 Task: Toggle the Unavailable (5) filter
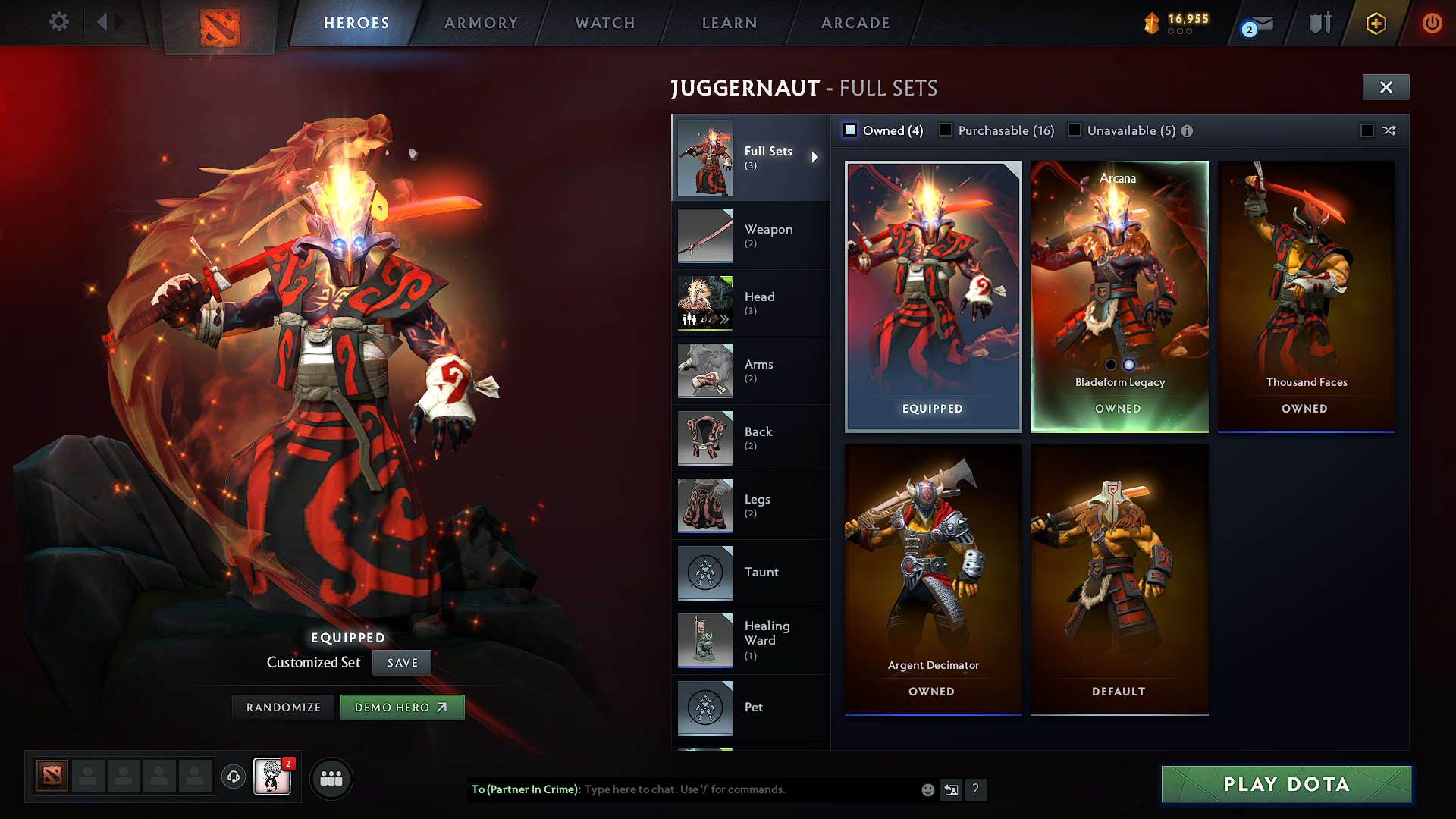[1075, 130]
